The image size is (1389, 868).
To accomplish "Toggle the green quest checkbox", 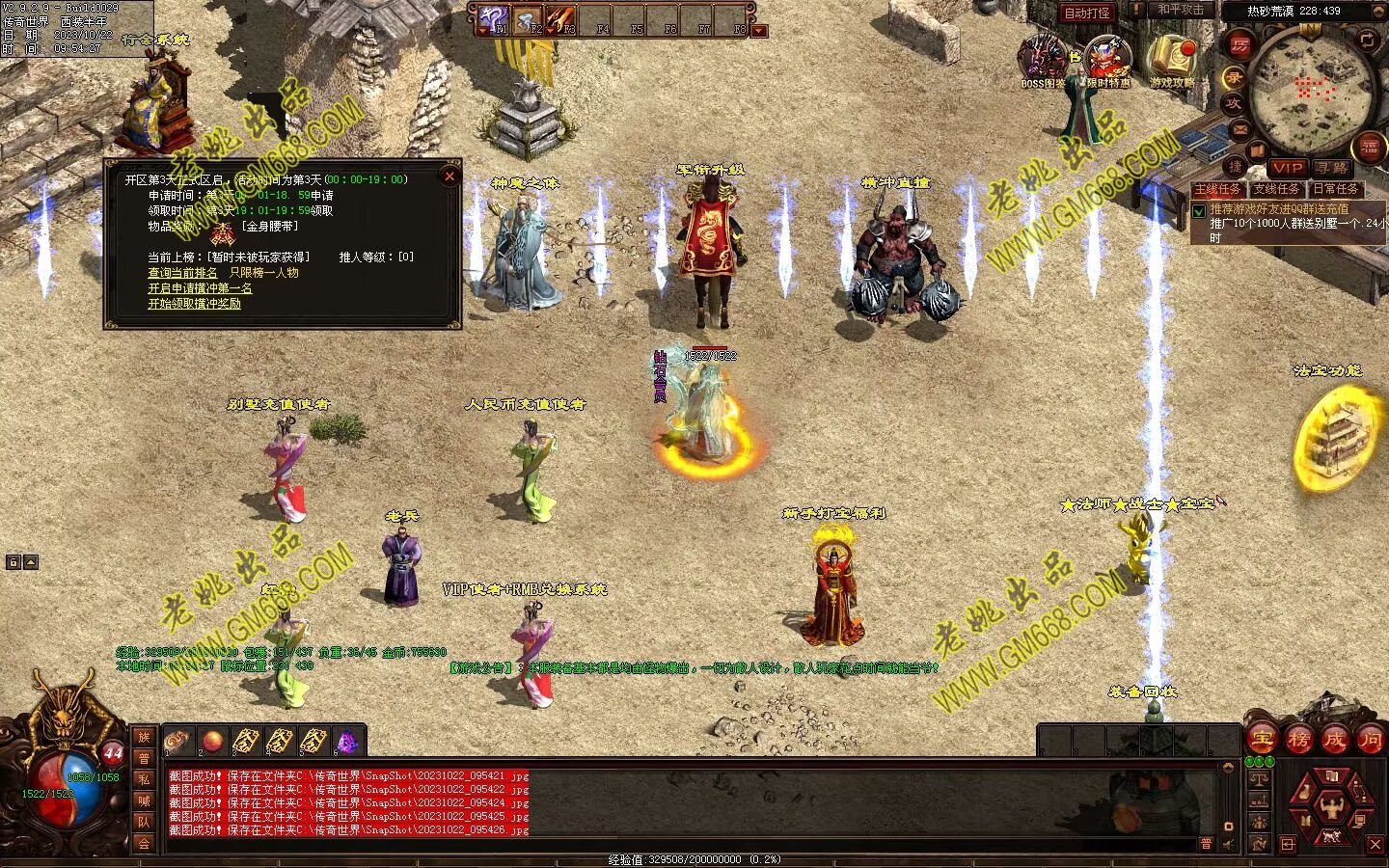I will click(1199, 210).
